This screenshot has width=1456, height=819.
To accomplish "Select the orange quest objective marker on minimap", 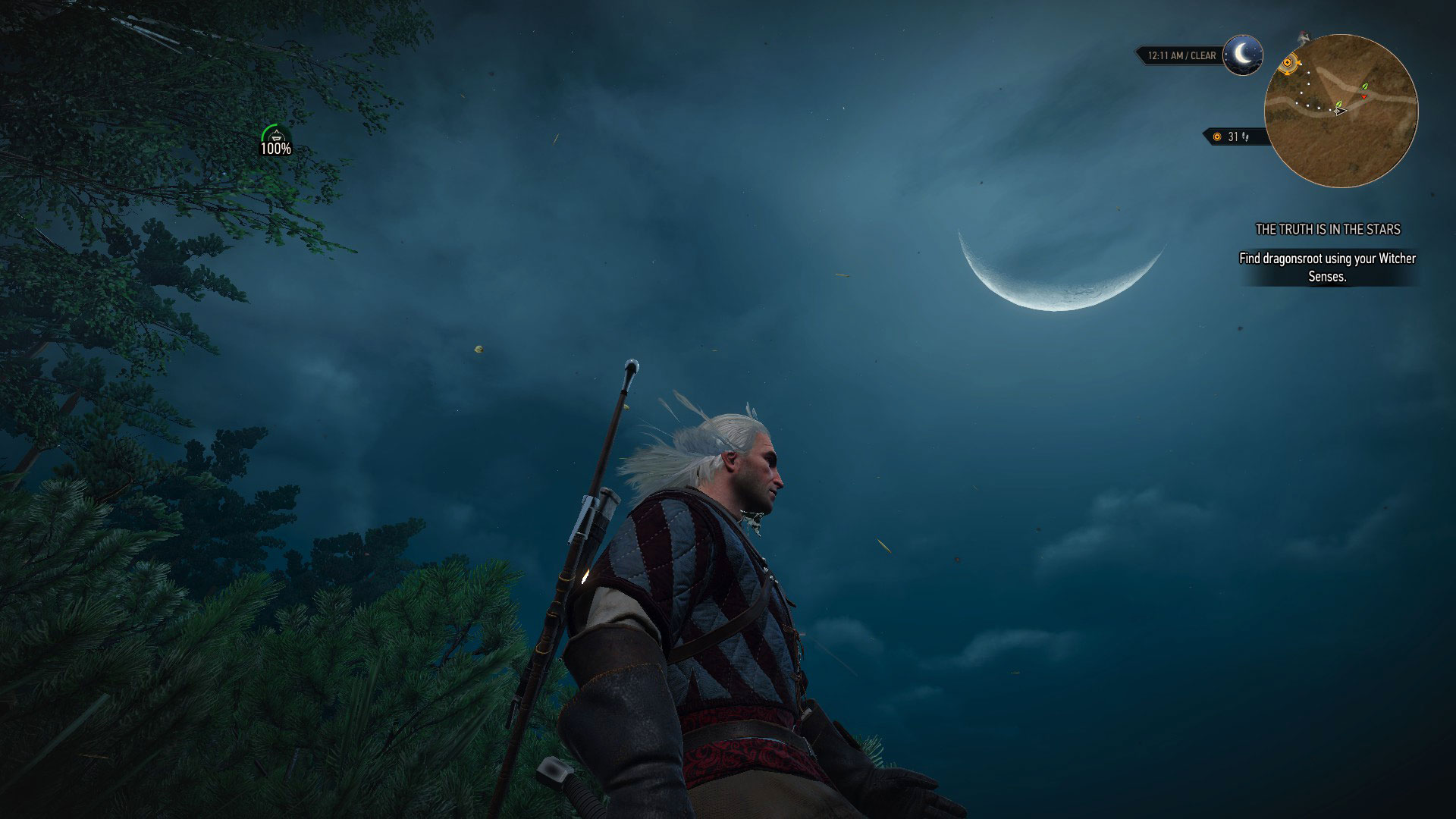I will pos(1287,62).
